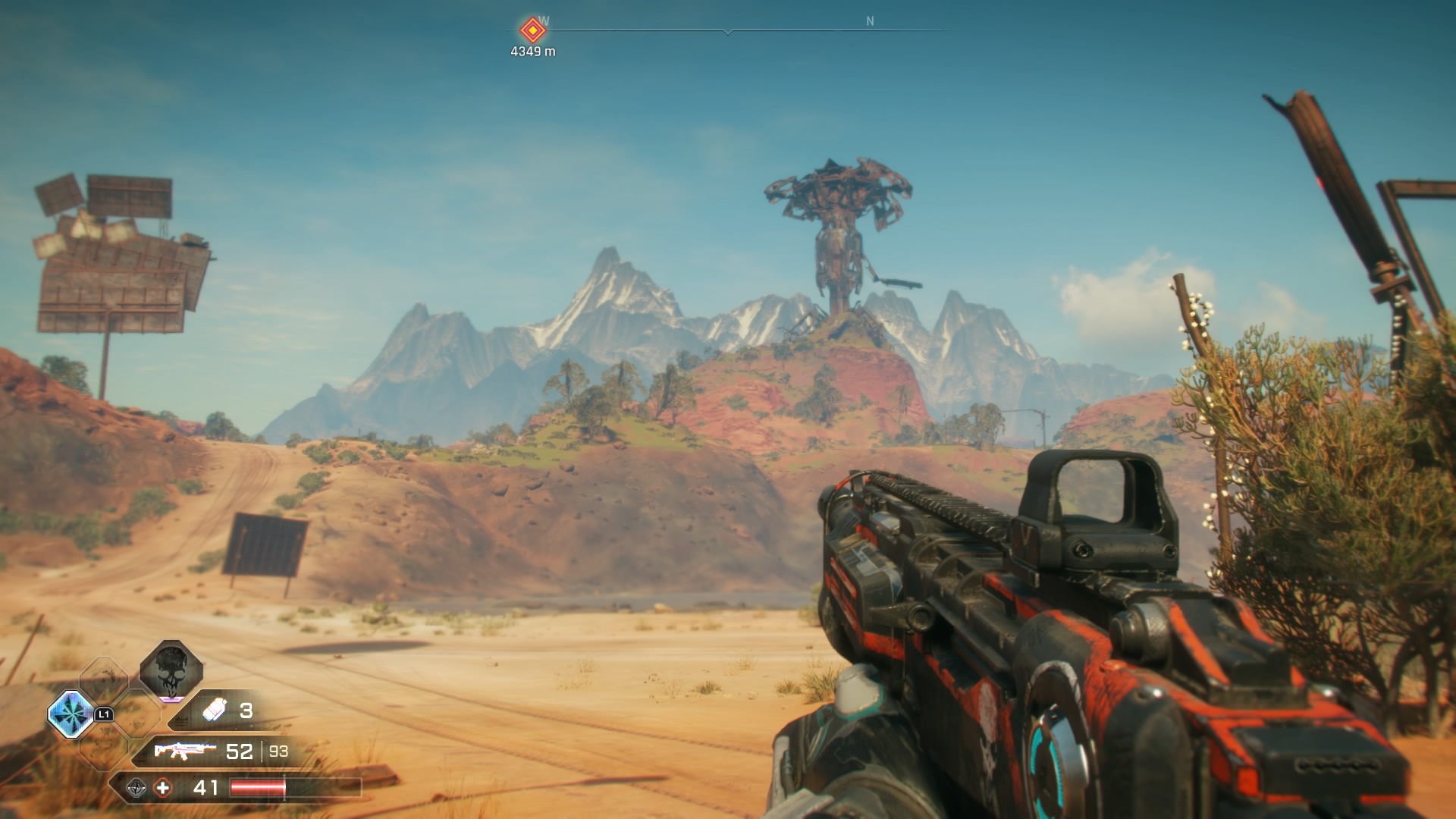Use the red health cross icon
1456x819 pixels.
(162, 788)
